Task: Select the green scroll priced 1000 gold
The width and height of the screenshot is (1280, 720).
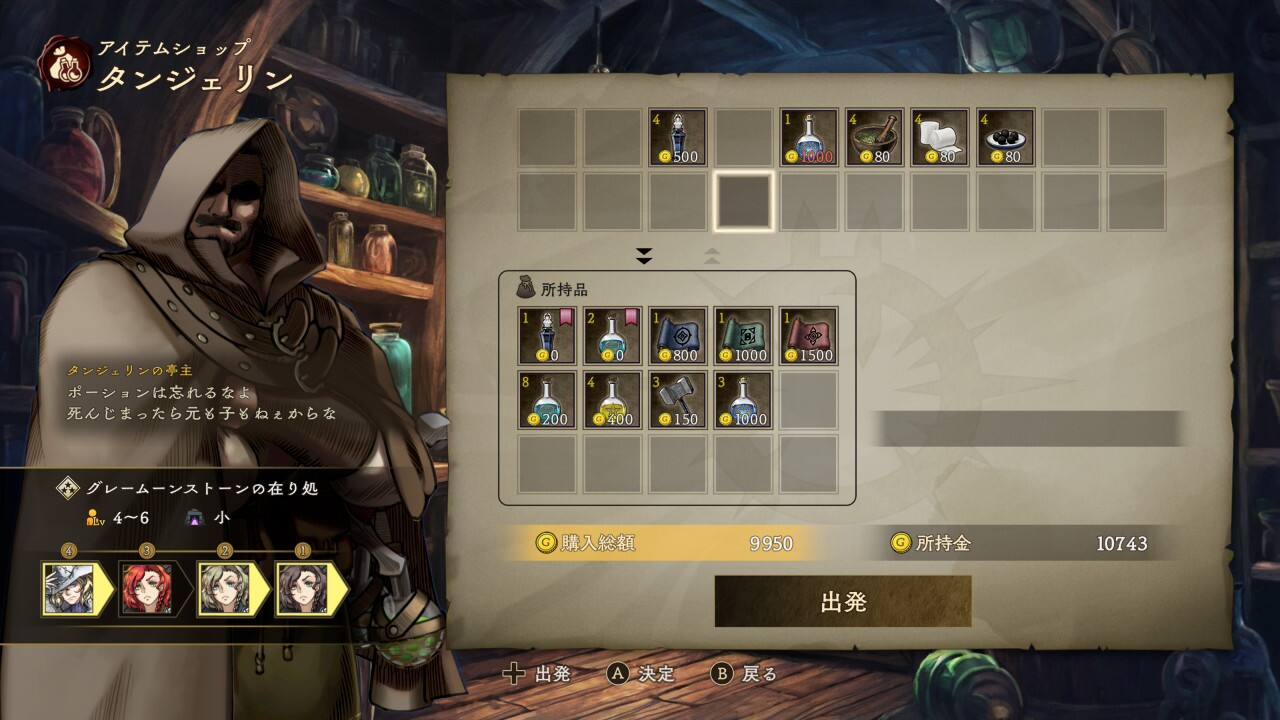Action: click(743, 335)
